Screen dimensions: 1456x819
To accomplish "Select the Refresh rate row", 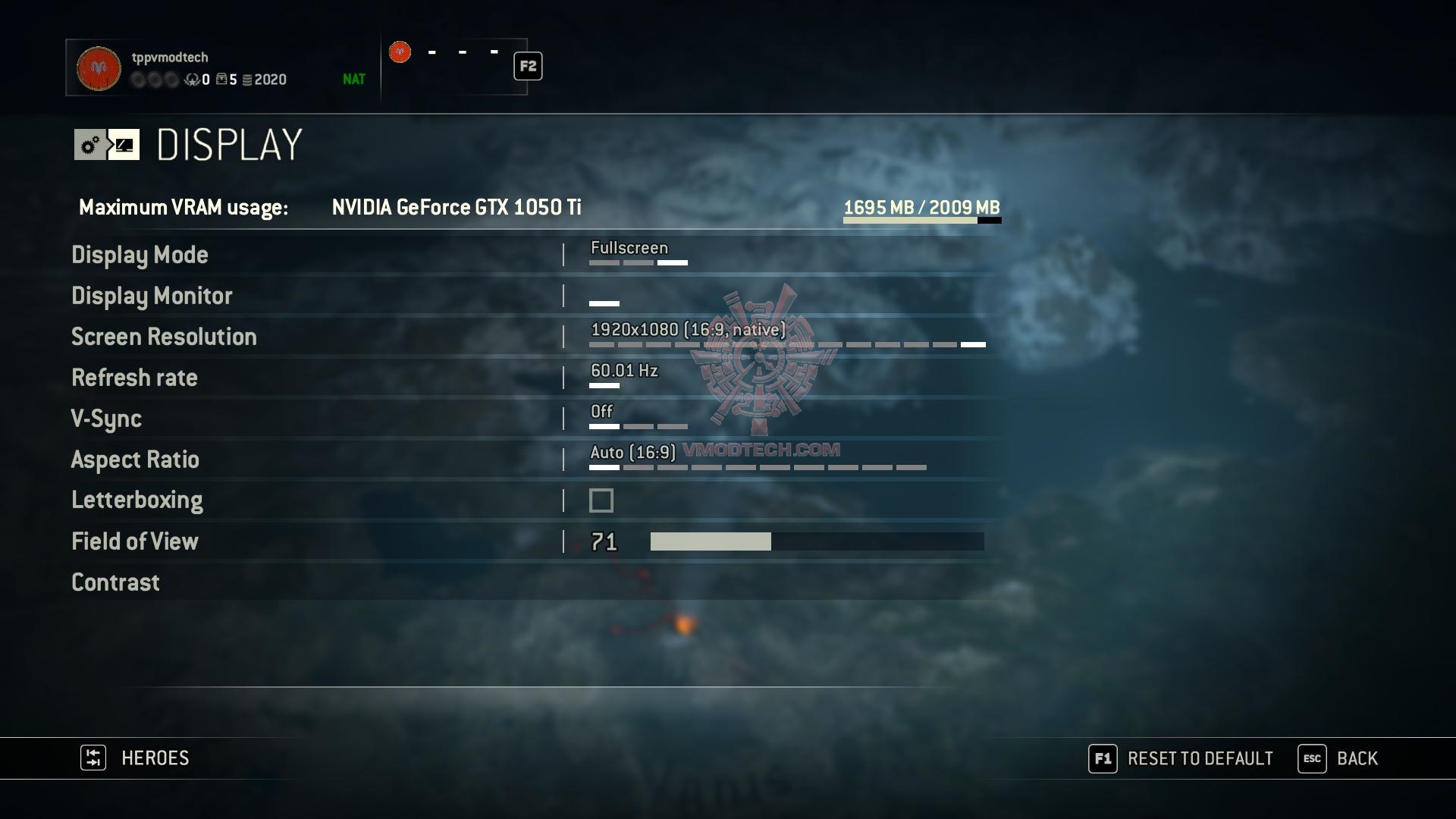I will tap(134, 378).
